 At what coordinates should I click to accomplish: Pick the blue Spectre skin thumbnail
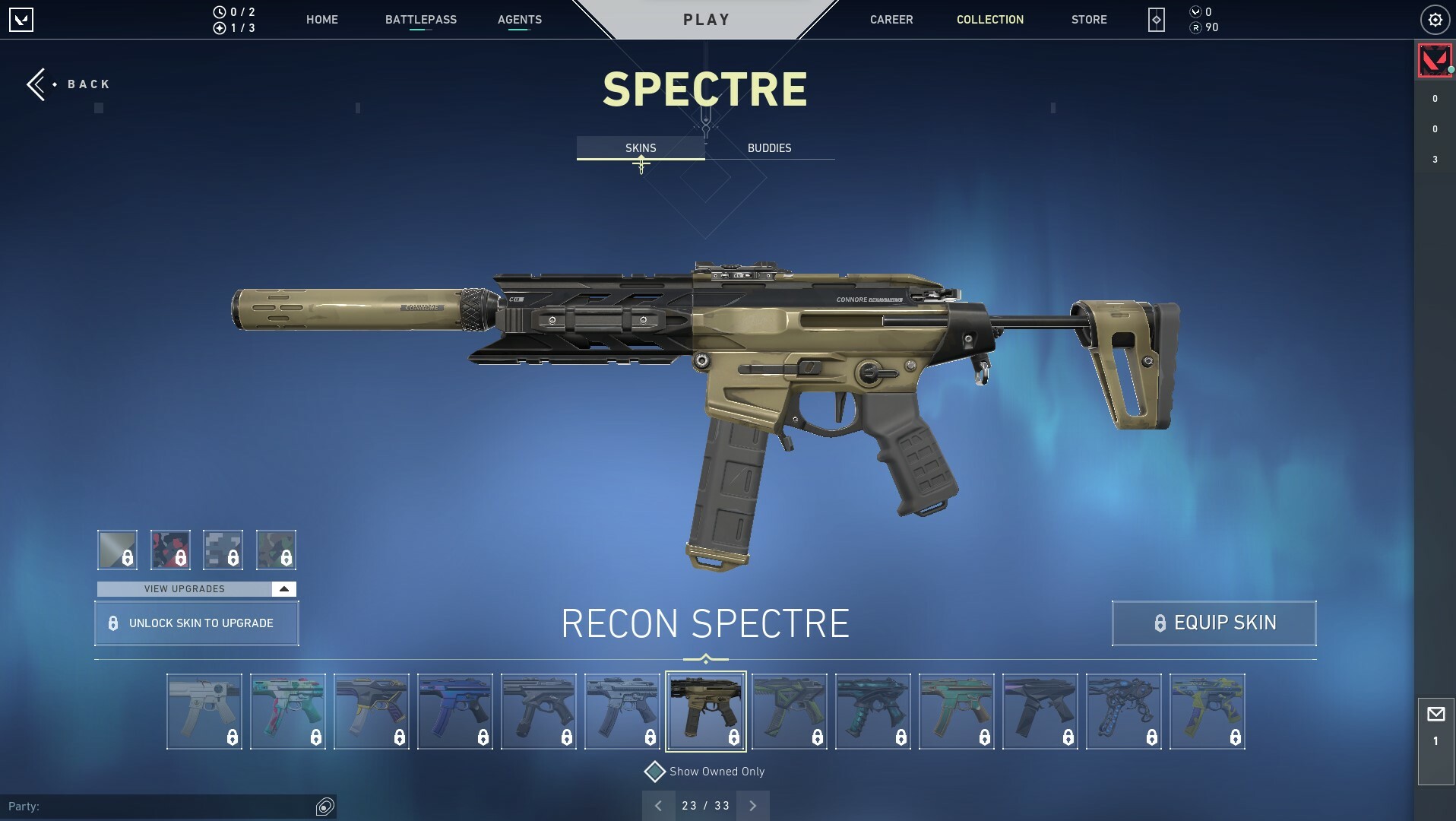[x=454, y=712]
